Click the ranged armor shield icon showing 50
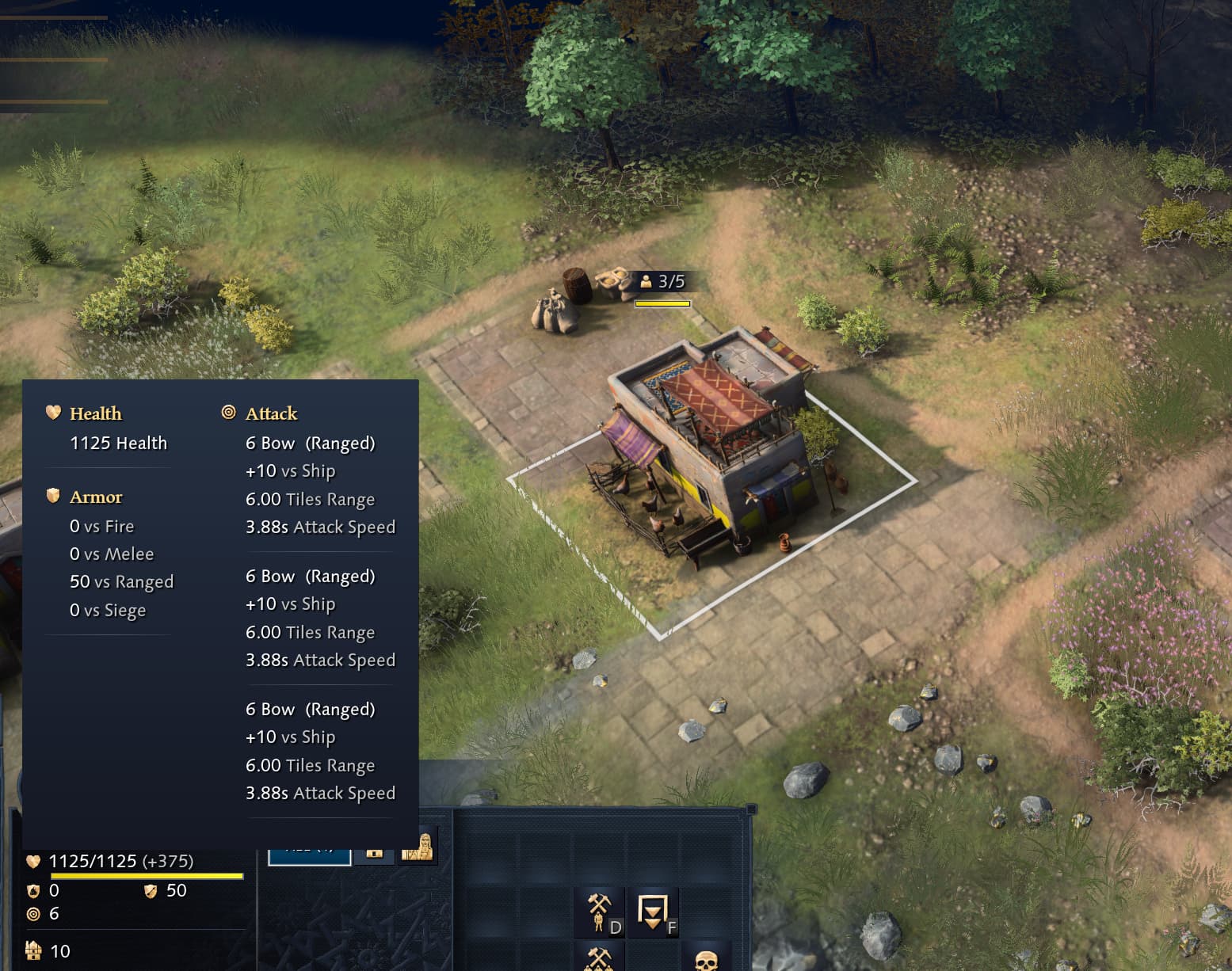1232x971 pixels. (x=151, y=890)
